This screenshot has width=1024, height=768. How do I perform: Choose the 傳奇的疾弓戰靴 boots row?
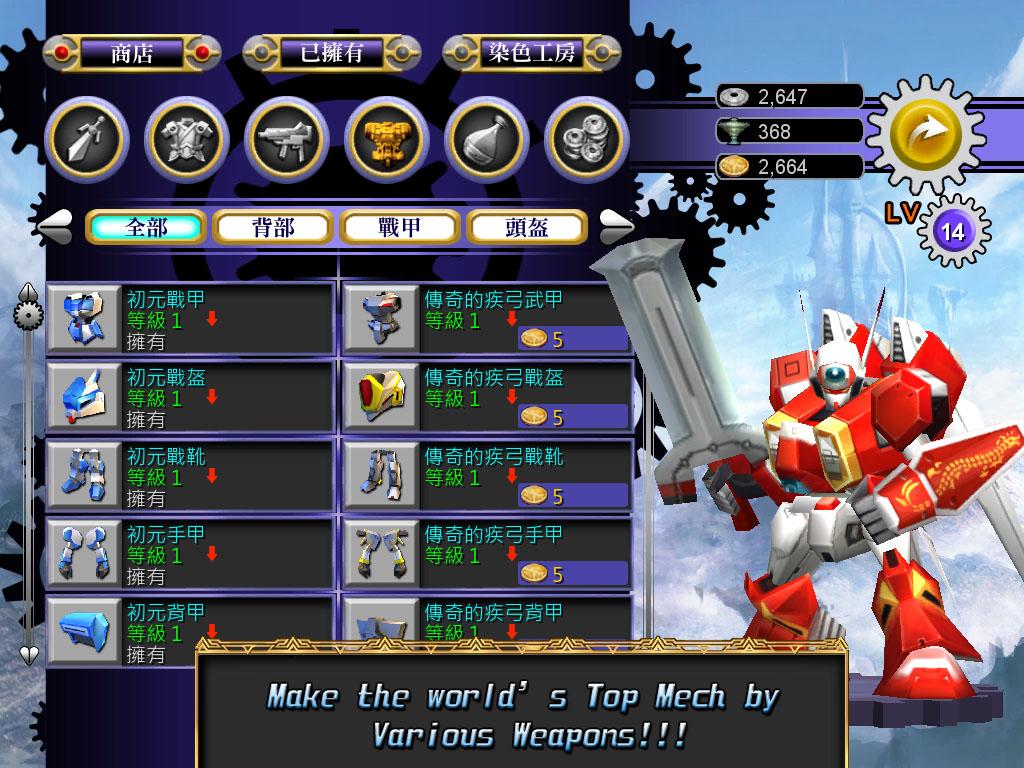click(x=486, y=474)
